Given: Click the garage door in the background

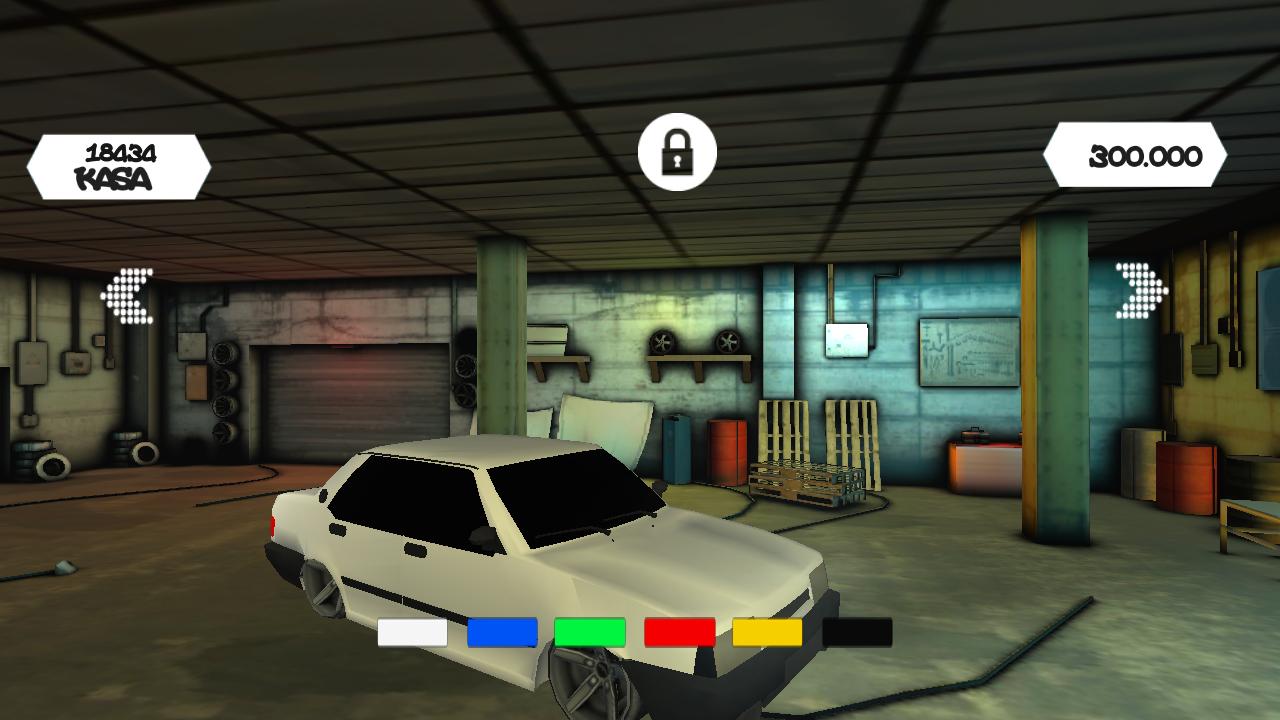Looking at the screenshot, I should pos(350,400).
